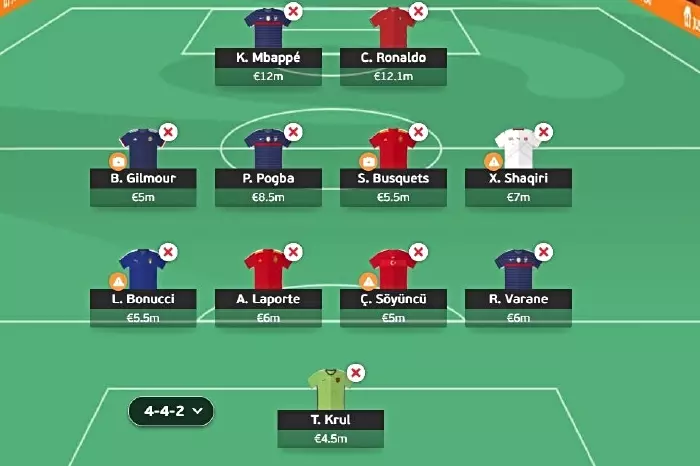
Task: Choose the C. Ronaldo player card
Action: pos(393,57)
